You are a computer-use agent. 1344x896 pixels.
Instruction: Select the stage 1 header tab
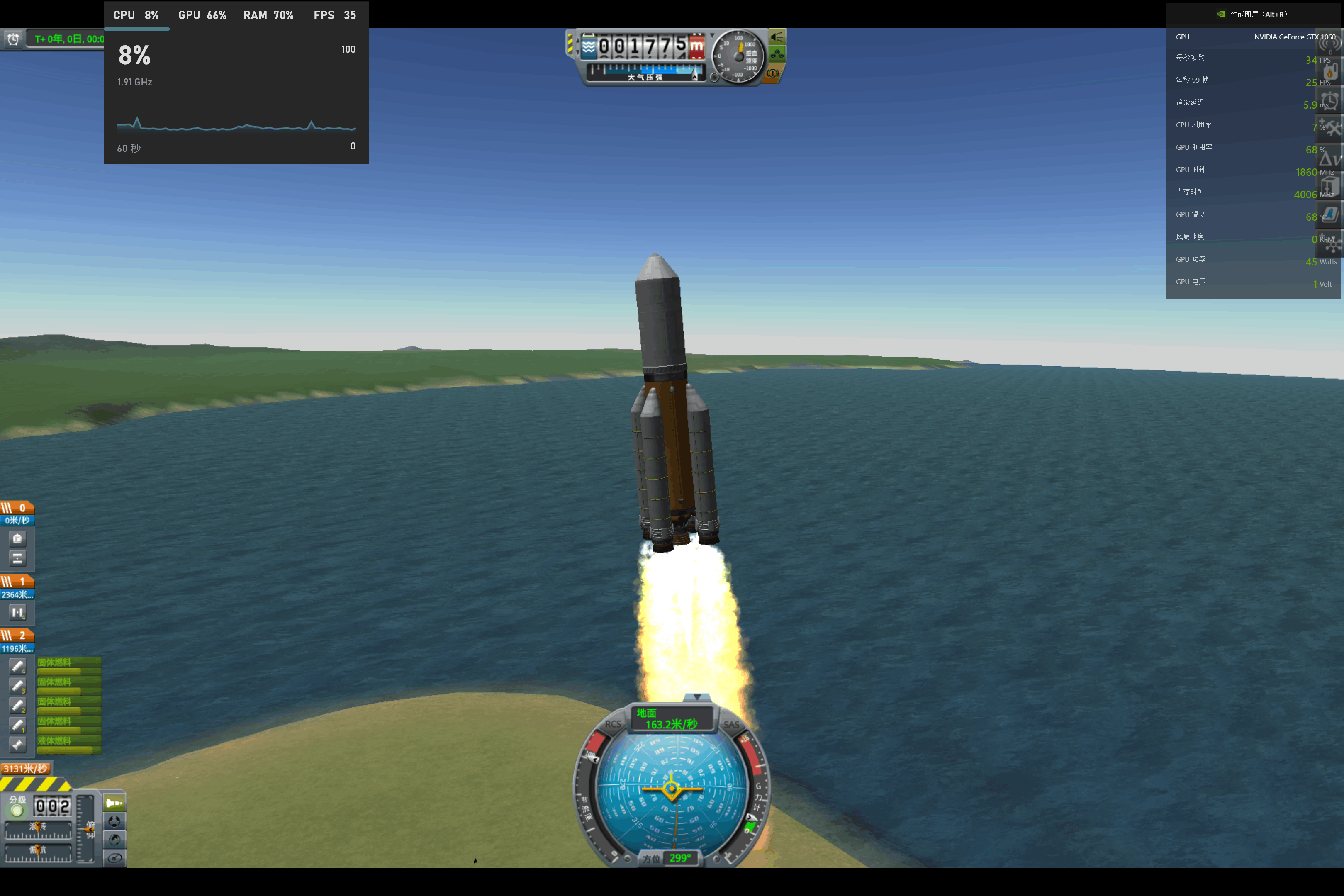[17, 582]
